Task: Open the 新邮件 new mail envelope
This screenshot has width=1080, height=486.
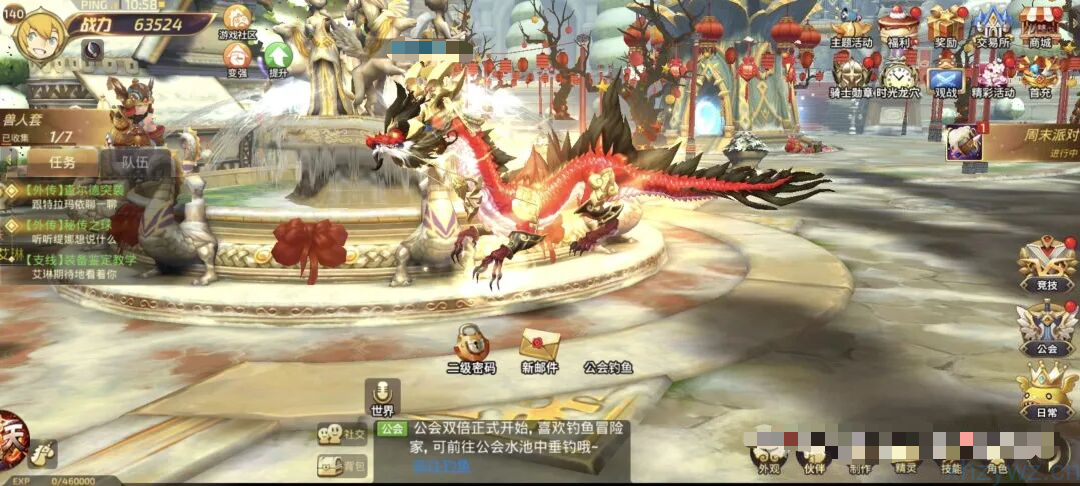Action: [539, 346]
